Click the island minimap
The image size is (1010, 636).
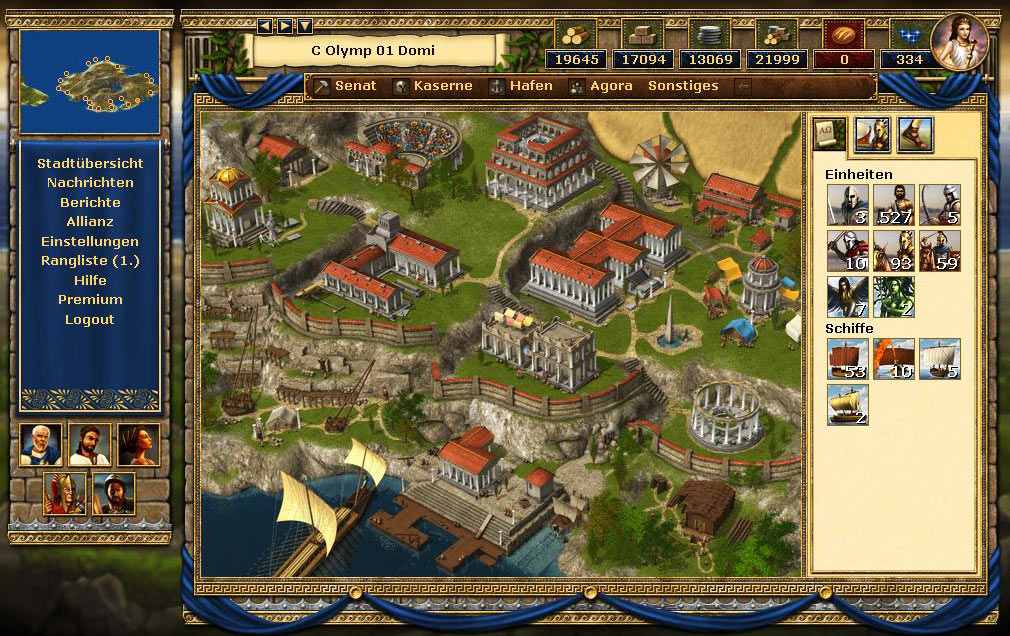(x=90, y=81)
